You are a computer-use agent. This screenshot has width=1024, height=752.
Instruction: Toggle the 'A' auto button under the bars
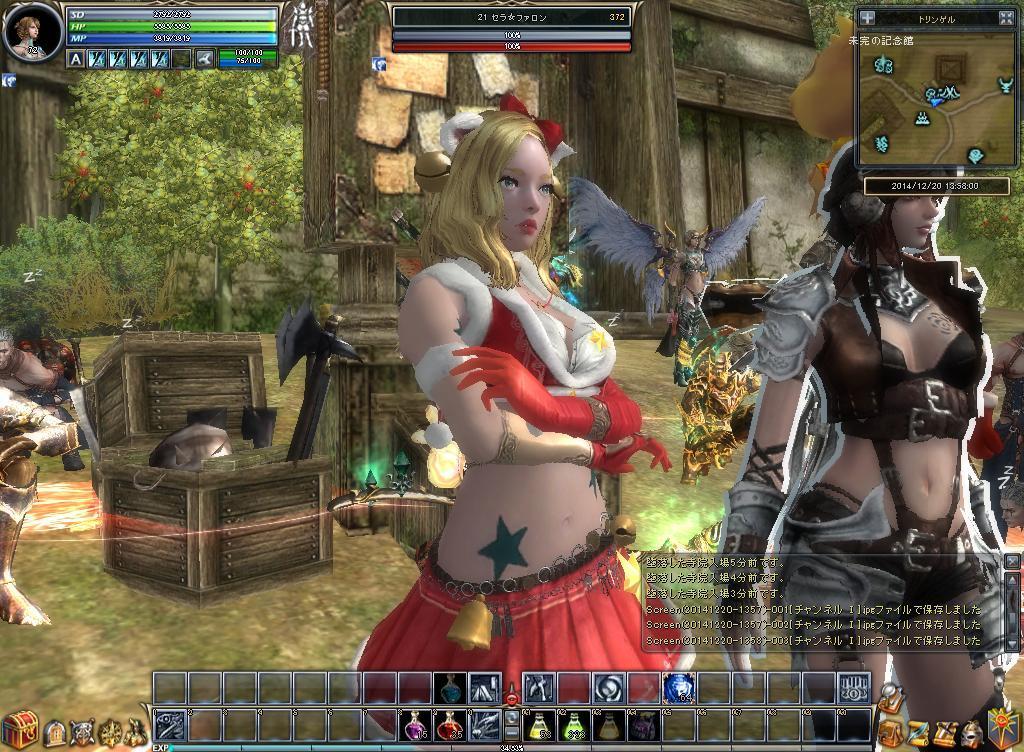pyautogui.click(x=76, y=59)
